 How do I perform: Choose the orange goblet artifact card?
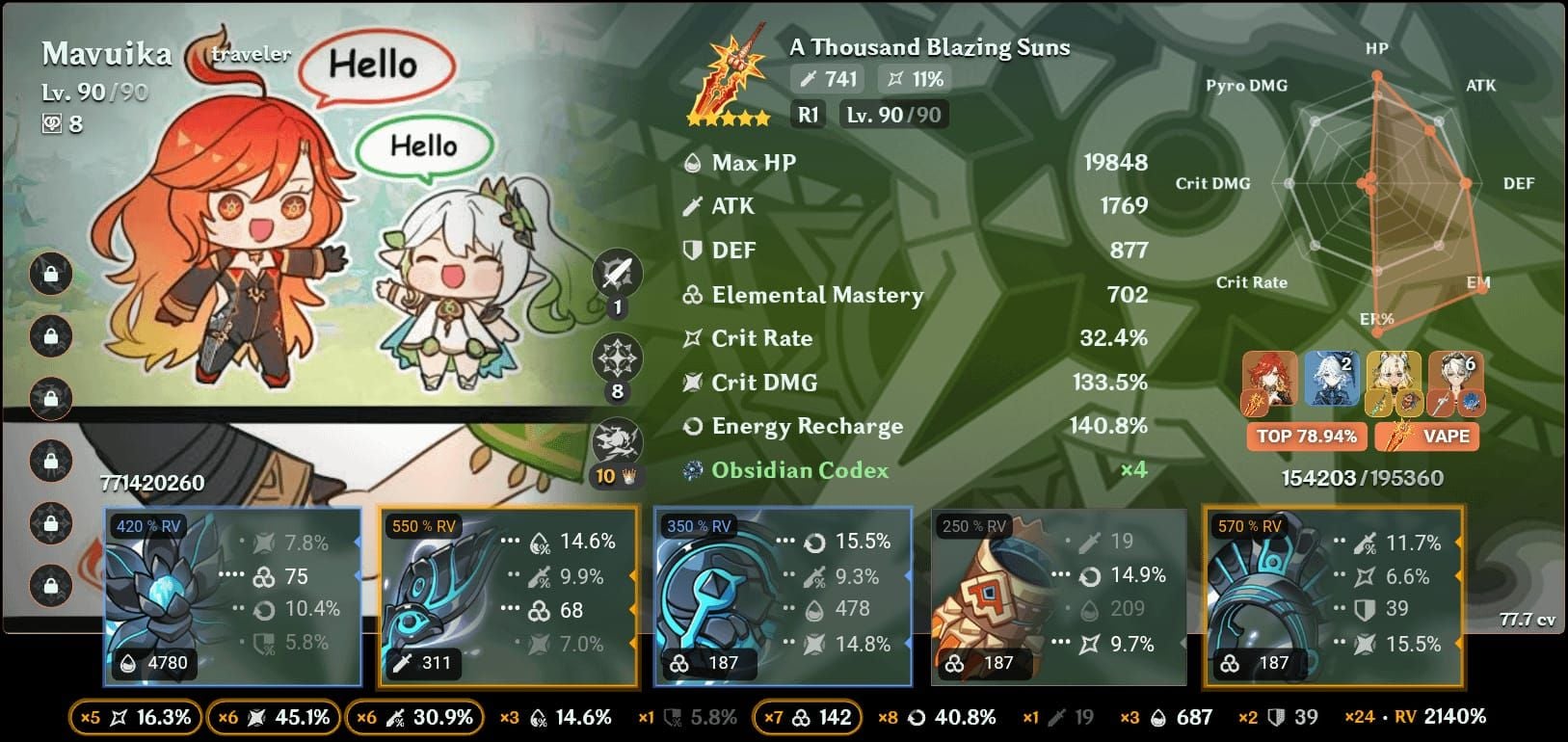[1057, 596]
